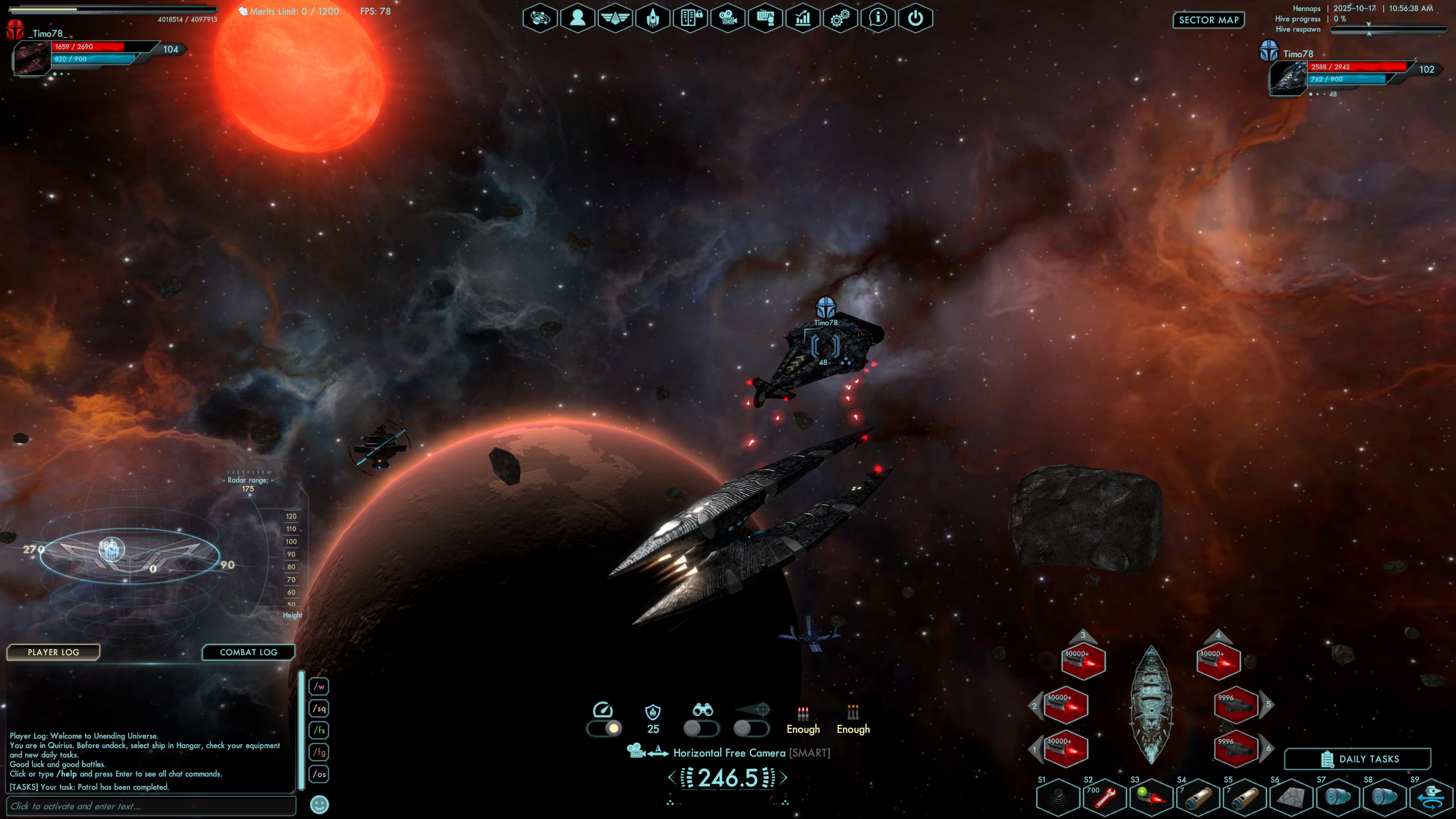Toggle the binoculars switch
The height and width of the screenshot is (819, 1456).
point(701,728)
